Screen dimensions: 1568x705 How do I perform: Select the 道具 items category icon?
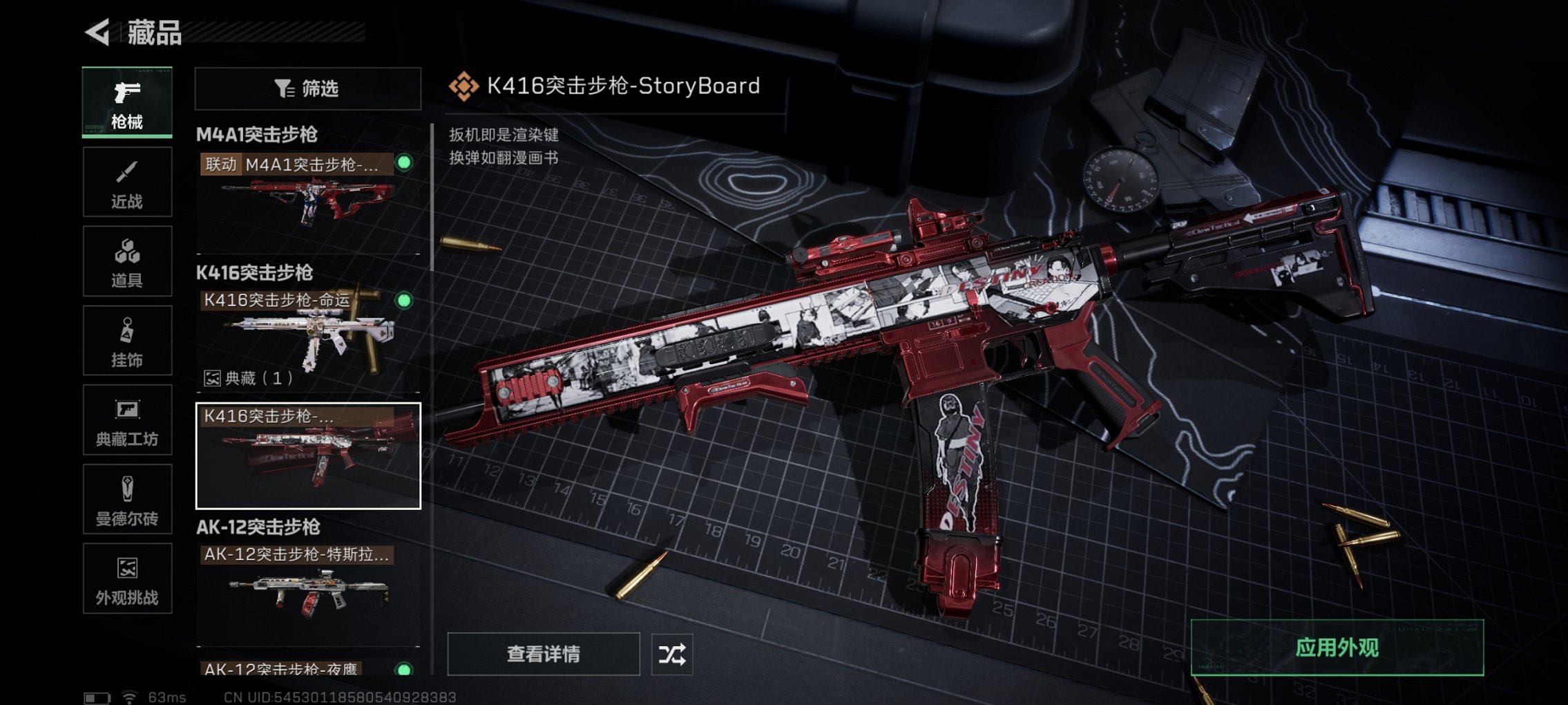126,261
